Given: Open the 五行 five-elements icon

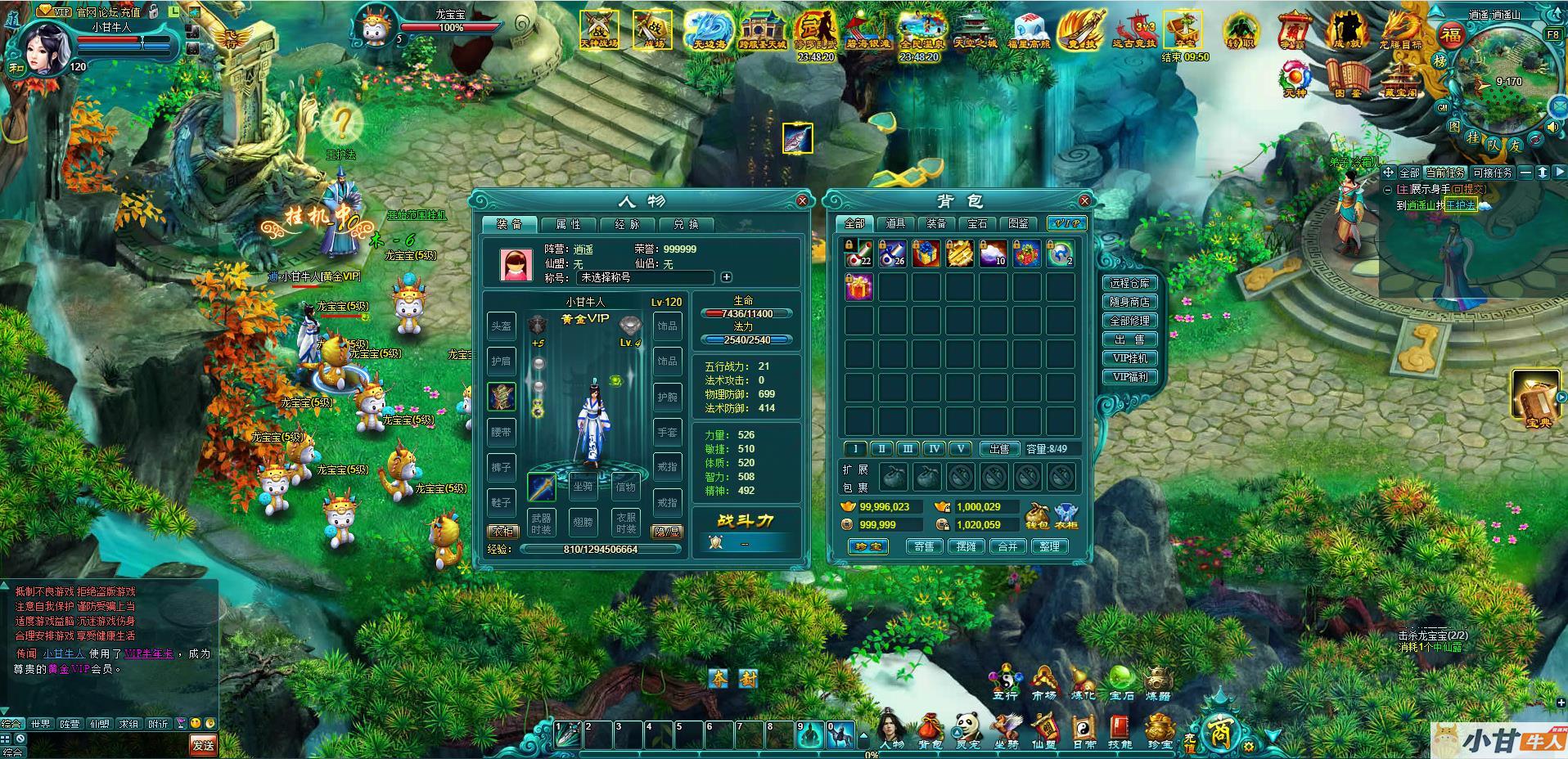Looking at the screenshot, I should click(x=1005, y=683).
